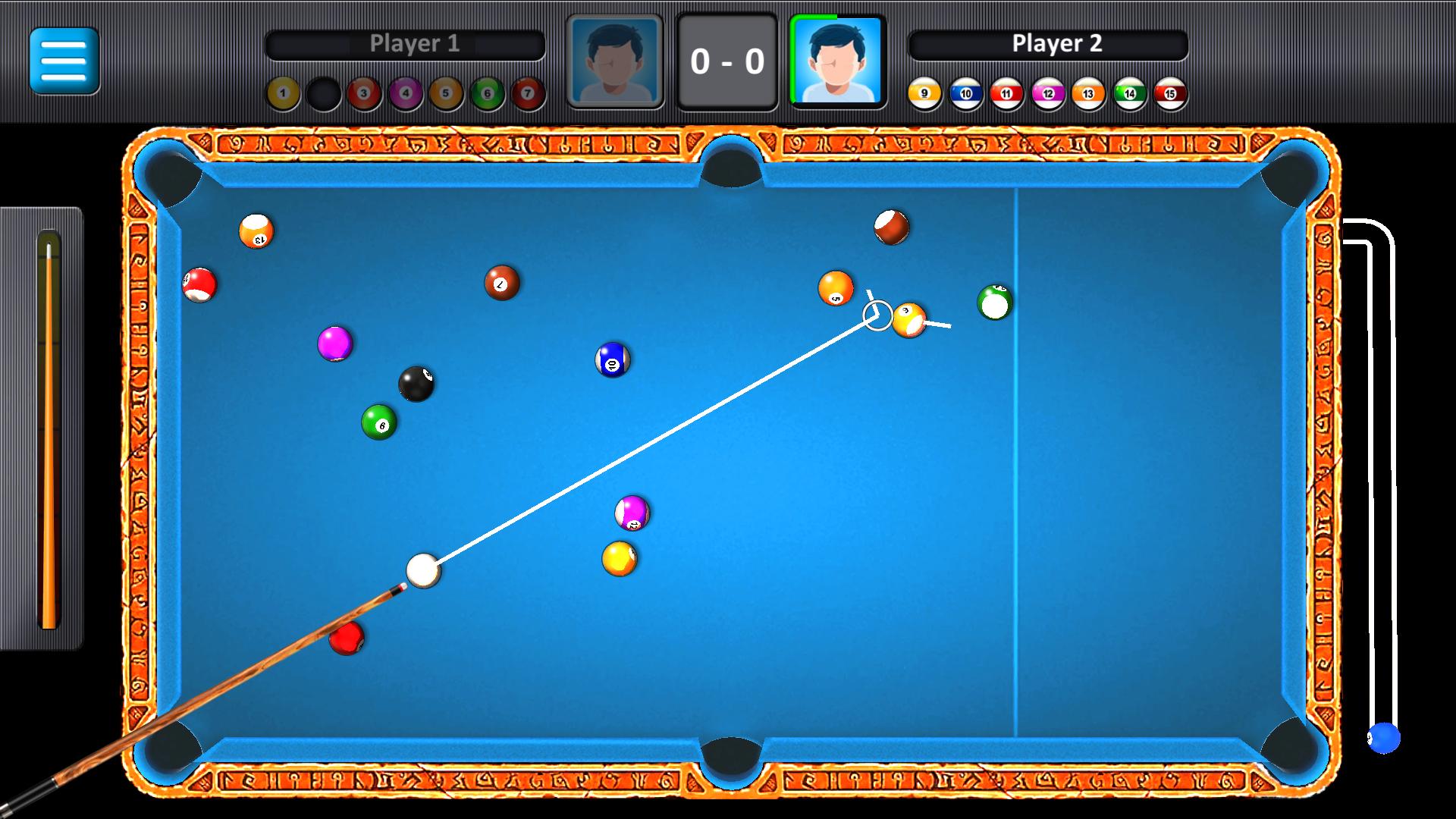Select the striped 9 ball icon in Player 2's rack
The height and width of the screenshot is (819, 1456).
coord(924,93)
